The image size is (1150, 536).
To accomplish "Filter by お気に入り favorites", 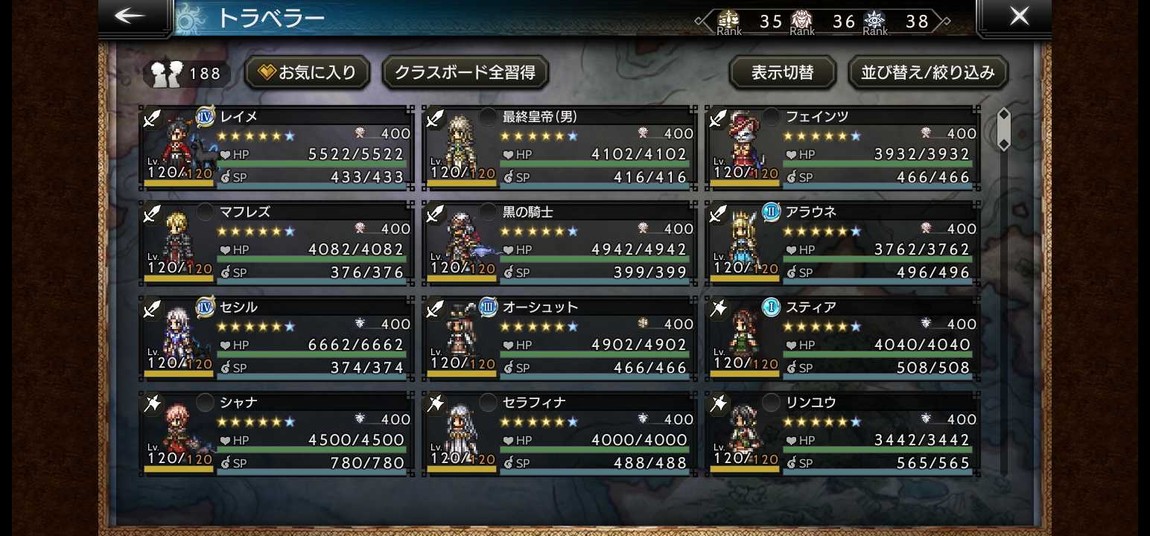I will [307, 73].
